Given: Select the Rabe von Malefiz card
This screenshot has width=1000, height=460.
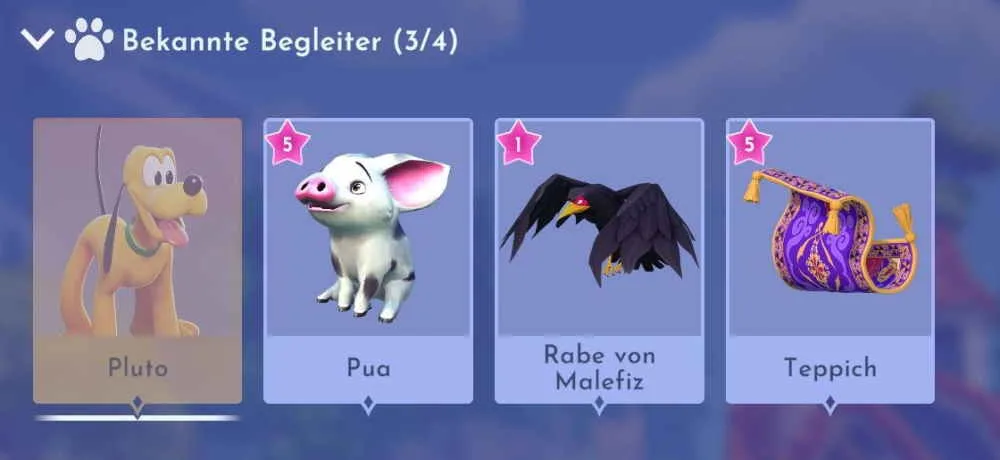Looking at the screenshot, I should 599,260.
